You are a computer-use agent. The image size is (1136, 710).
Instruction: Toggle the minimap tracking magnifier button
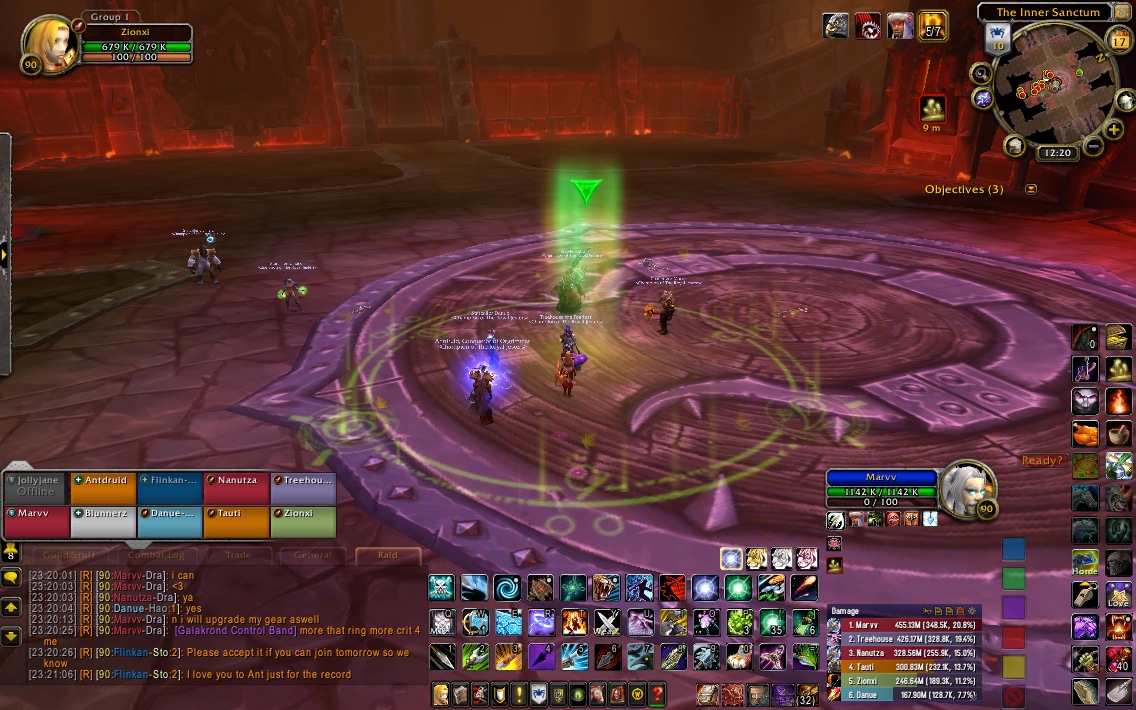[x=981, y=73]
